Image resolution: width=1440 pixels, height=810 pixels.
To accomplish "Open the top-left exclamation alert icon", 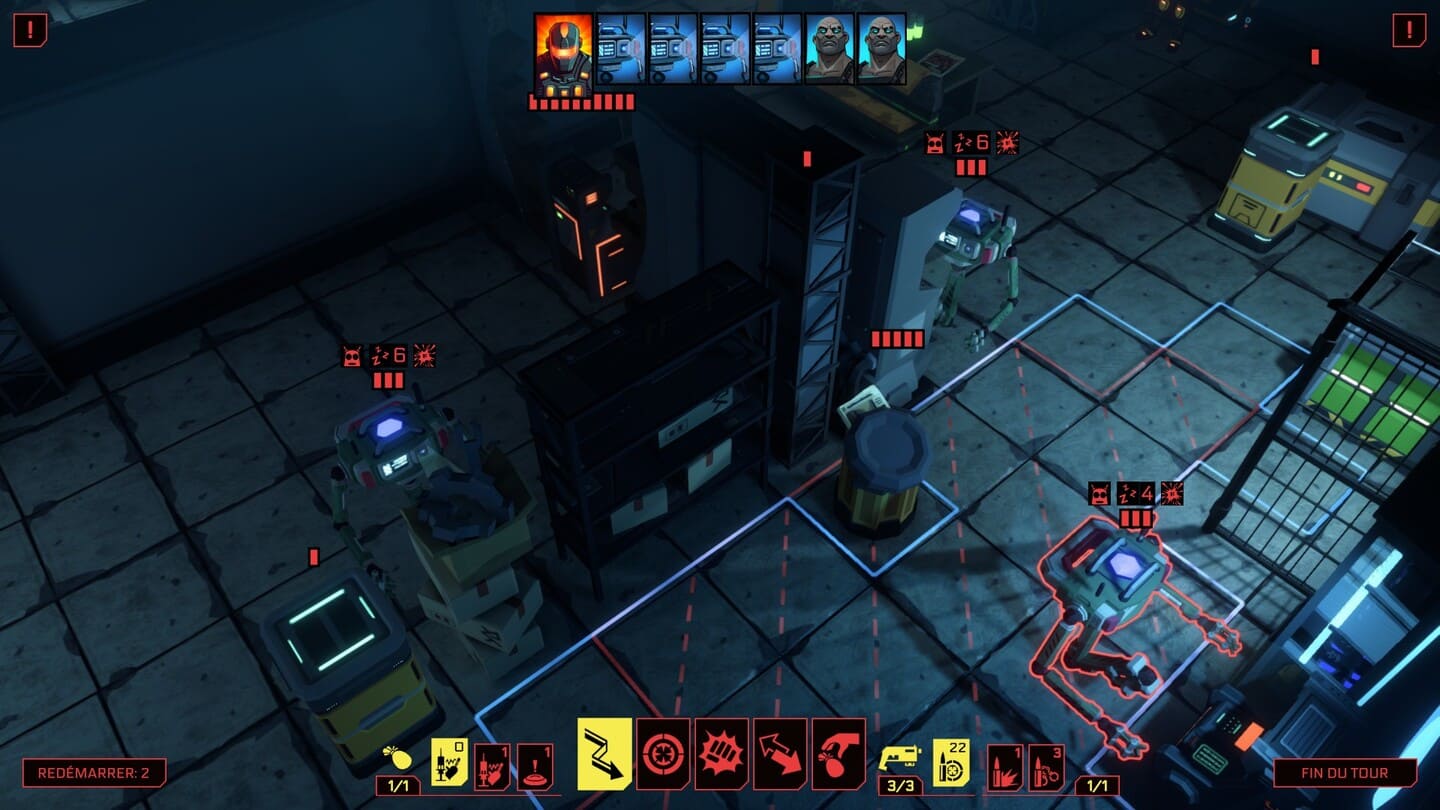I will click(x=30, y=30).
